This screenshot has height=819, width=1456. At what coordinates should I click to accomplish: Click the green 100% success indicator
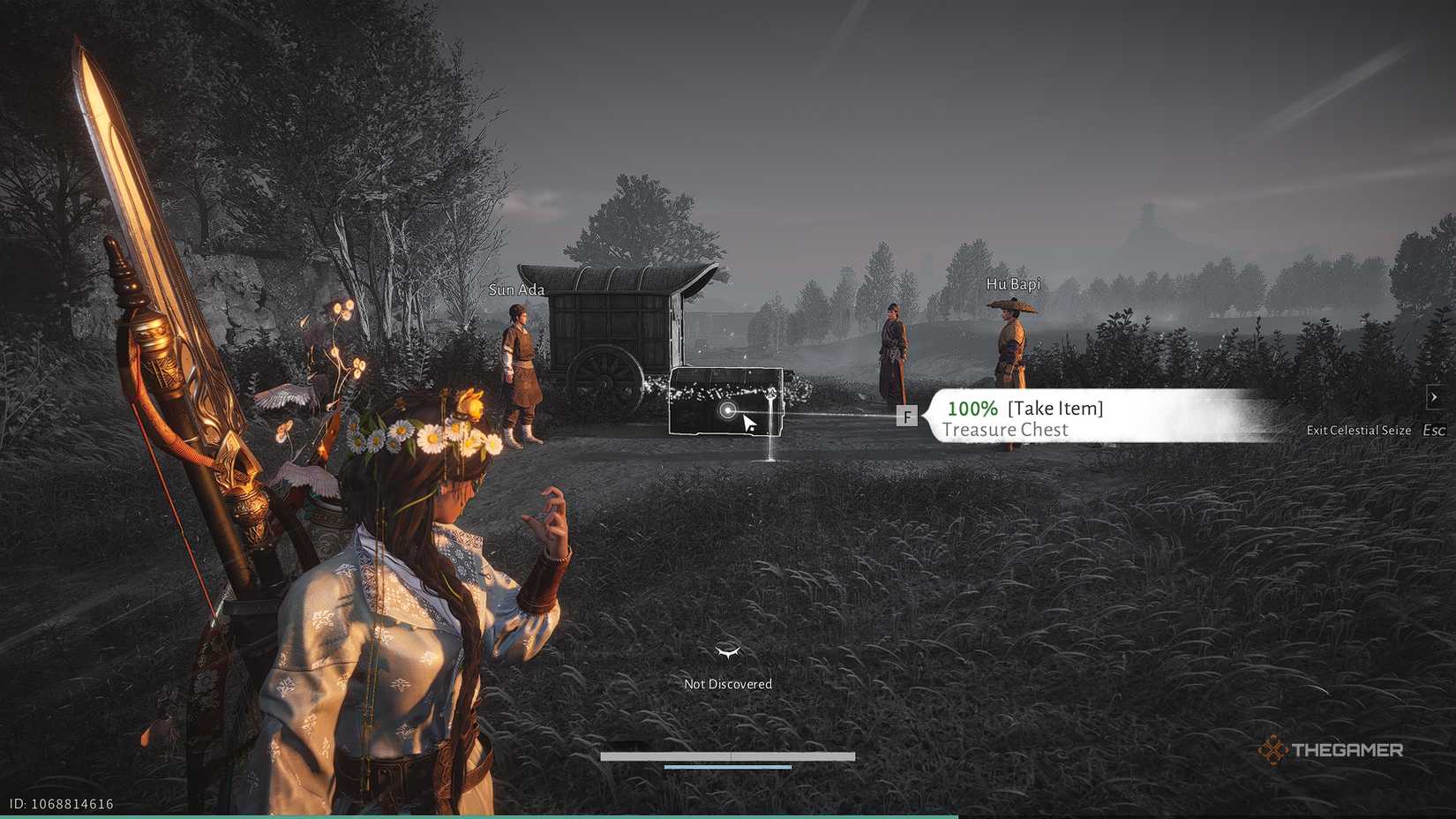(972, 408)
